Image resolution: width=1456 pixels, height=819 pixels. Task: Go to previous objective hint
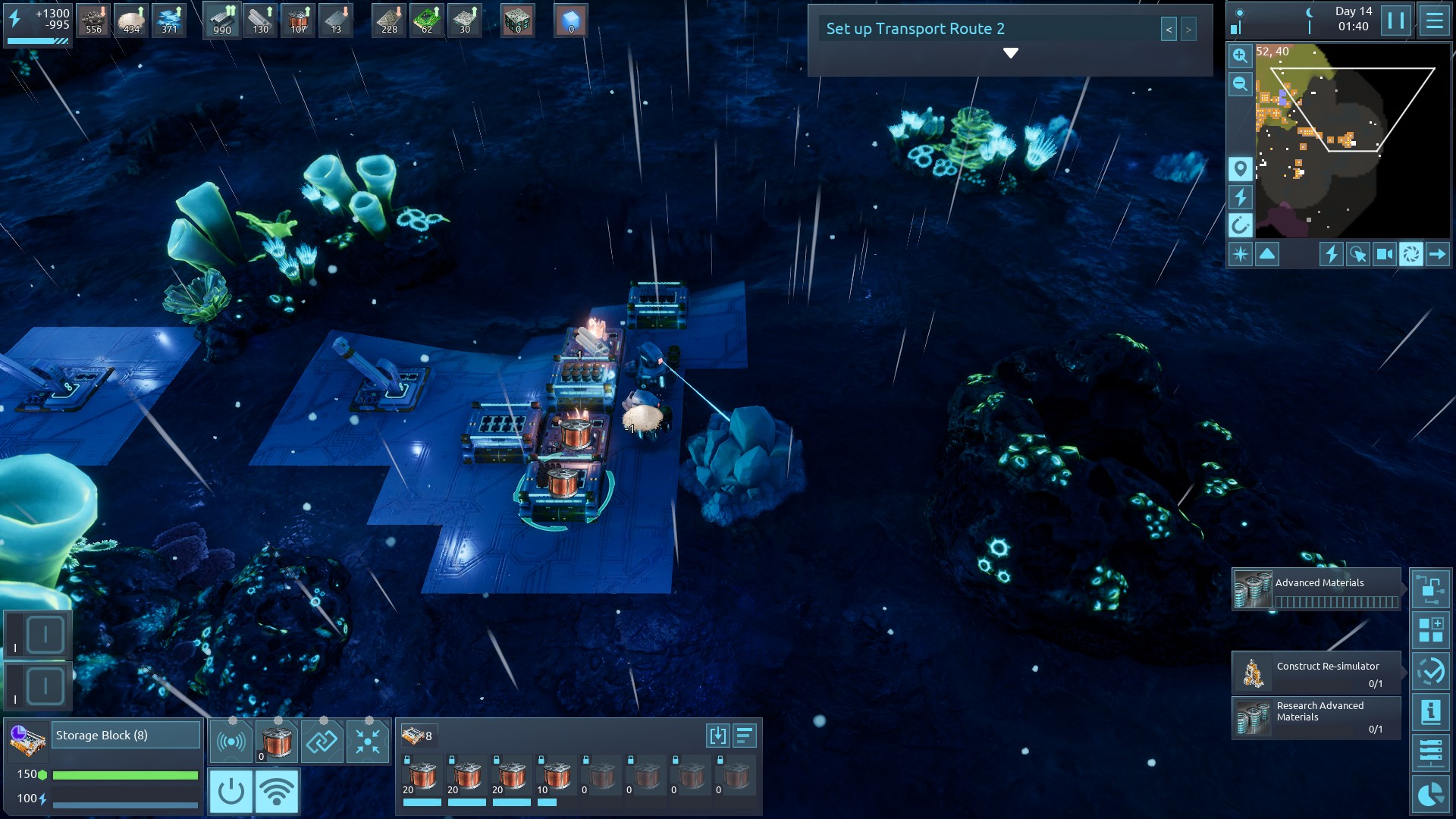[x=1169, y=30]
